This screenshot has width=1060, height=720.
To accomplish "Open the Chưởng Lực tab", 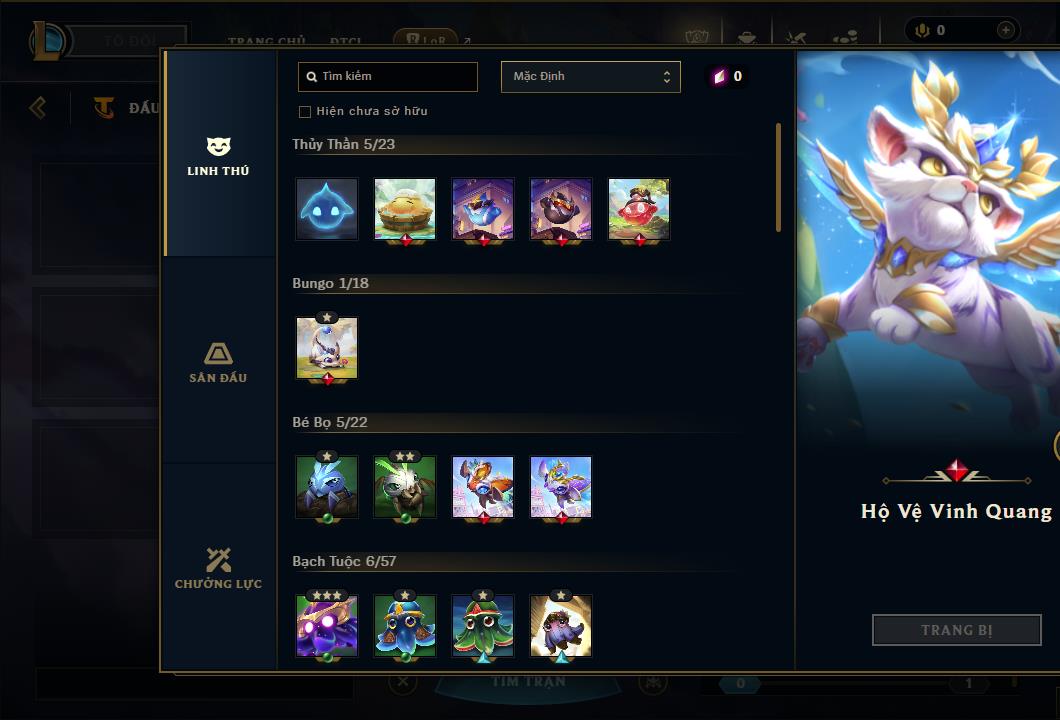I will [x=218, y=568].
